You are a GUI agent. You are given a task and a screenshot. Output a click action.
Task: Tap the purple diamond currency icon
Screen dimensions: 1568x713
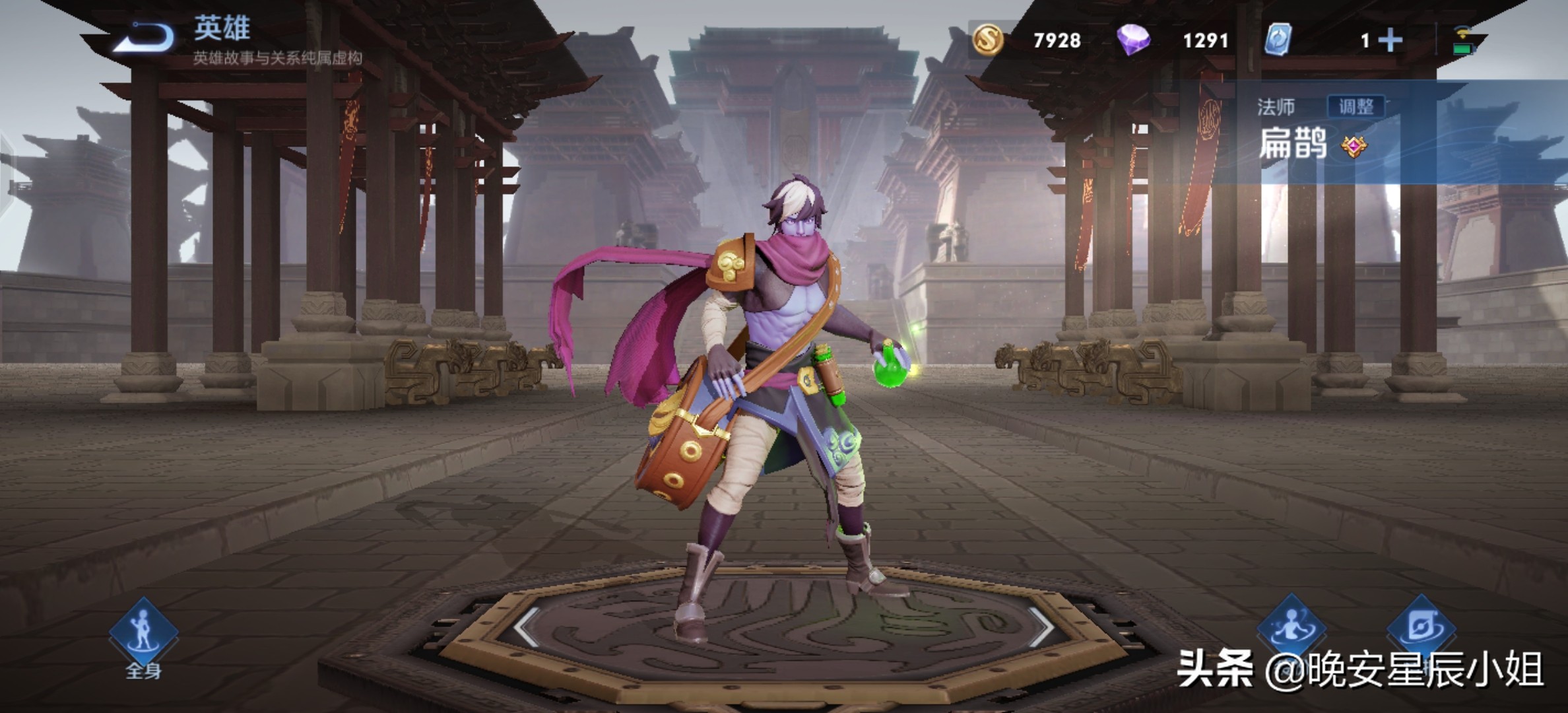coord(1133,40)
